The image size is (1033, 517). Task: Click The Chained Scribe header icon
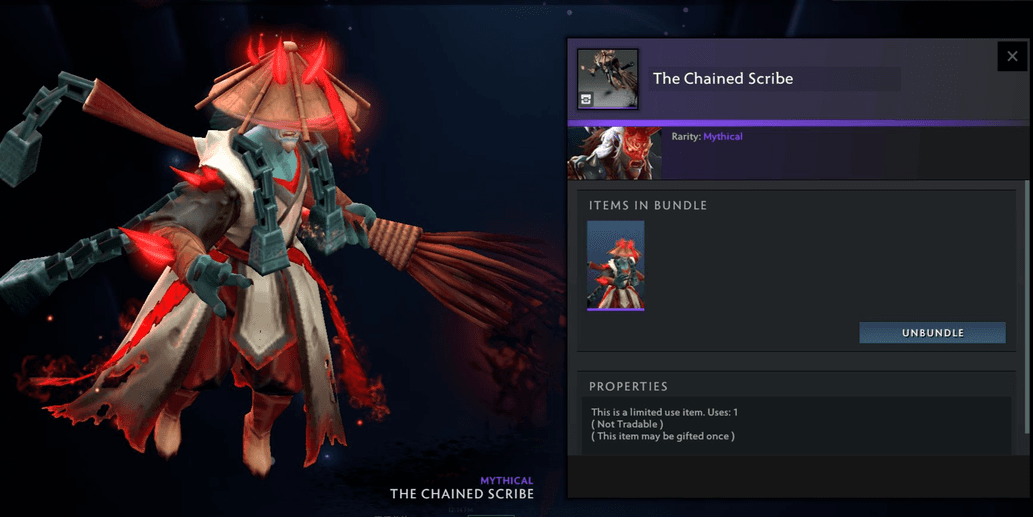click(x=609, y=78)
